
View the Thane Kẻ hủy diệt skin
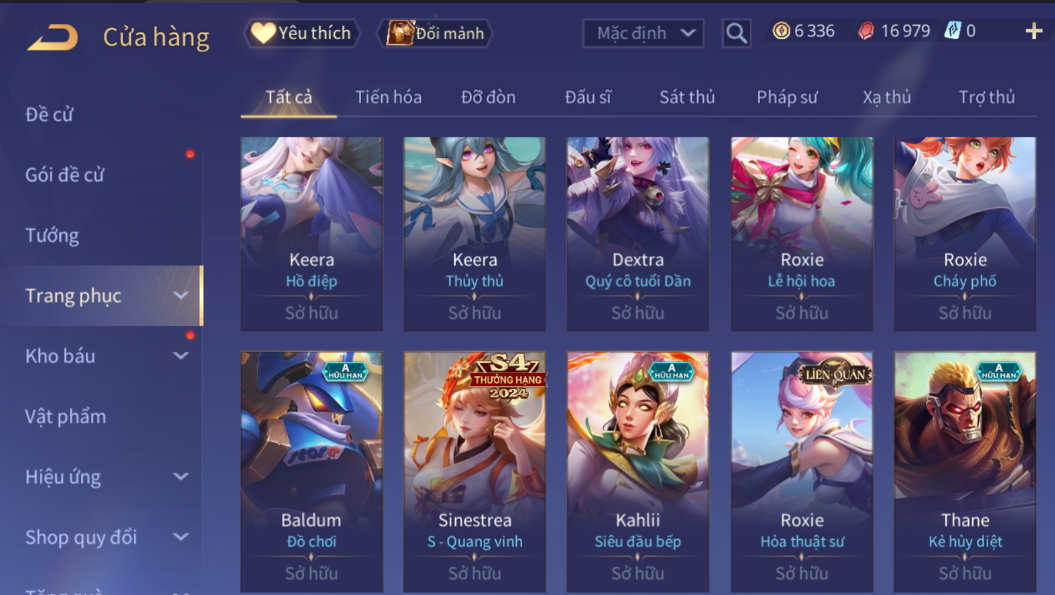(965, 470)
